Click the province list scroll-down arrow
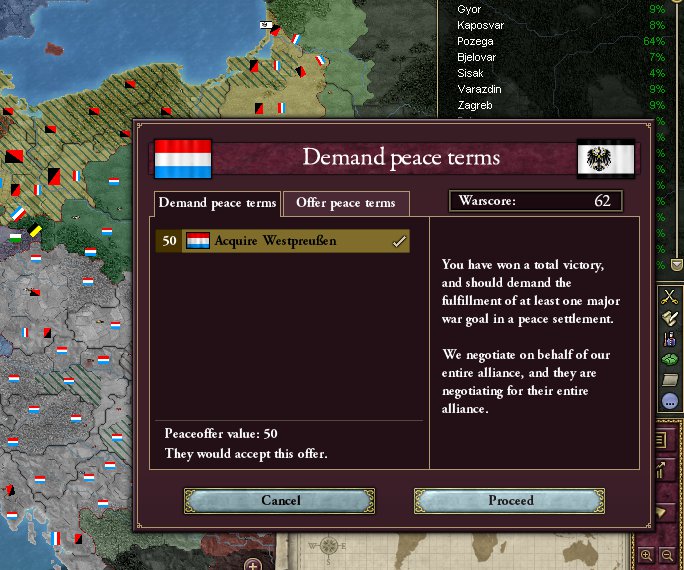Image resolution: width=684 pixels, height=570 pixels. tap(676, 265)
